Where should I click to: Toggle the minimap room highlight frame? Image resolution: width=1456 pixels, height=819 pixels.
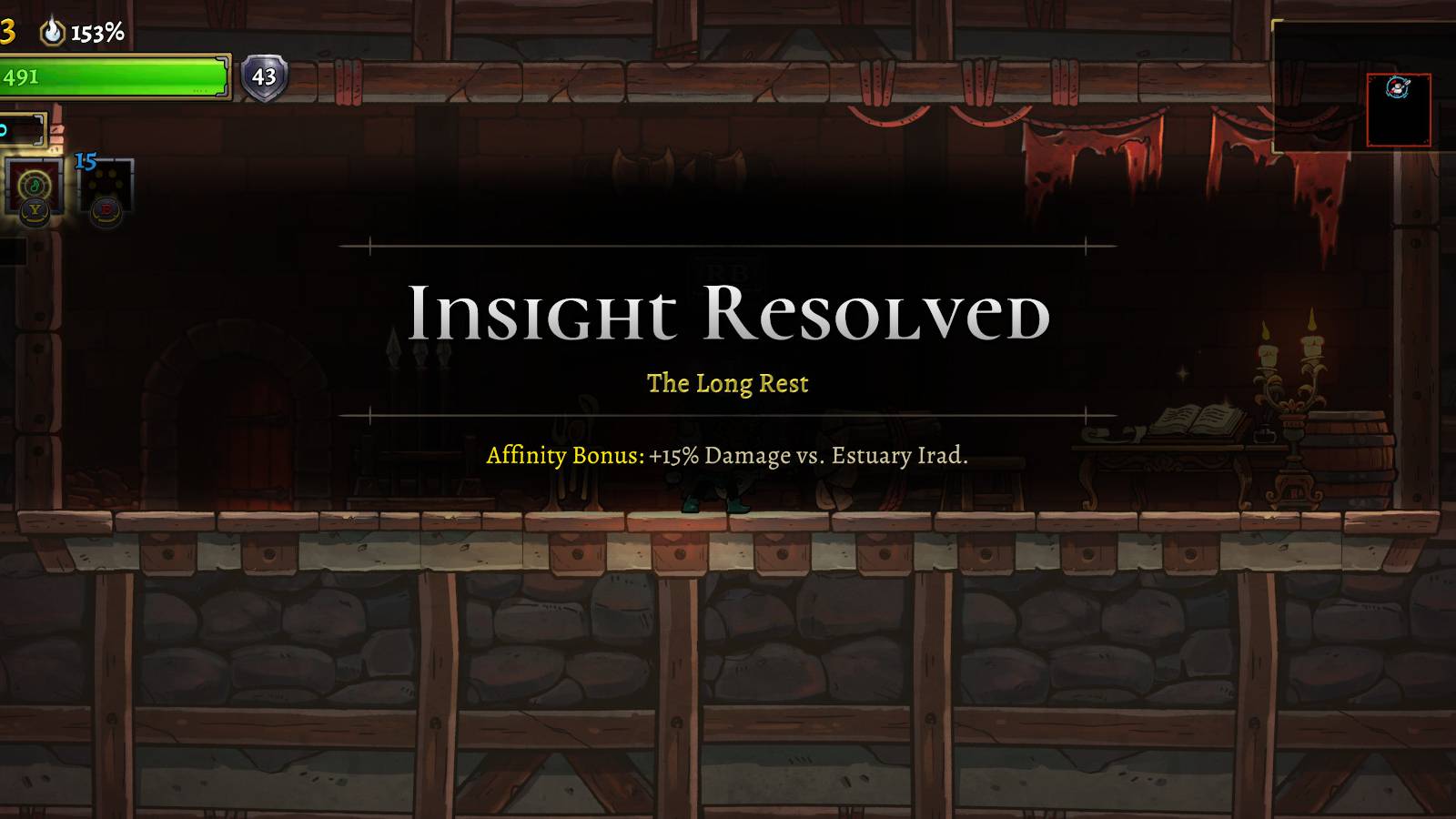tap(1400, 109)
